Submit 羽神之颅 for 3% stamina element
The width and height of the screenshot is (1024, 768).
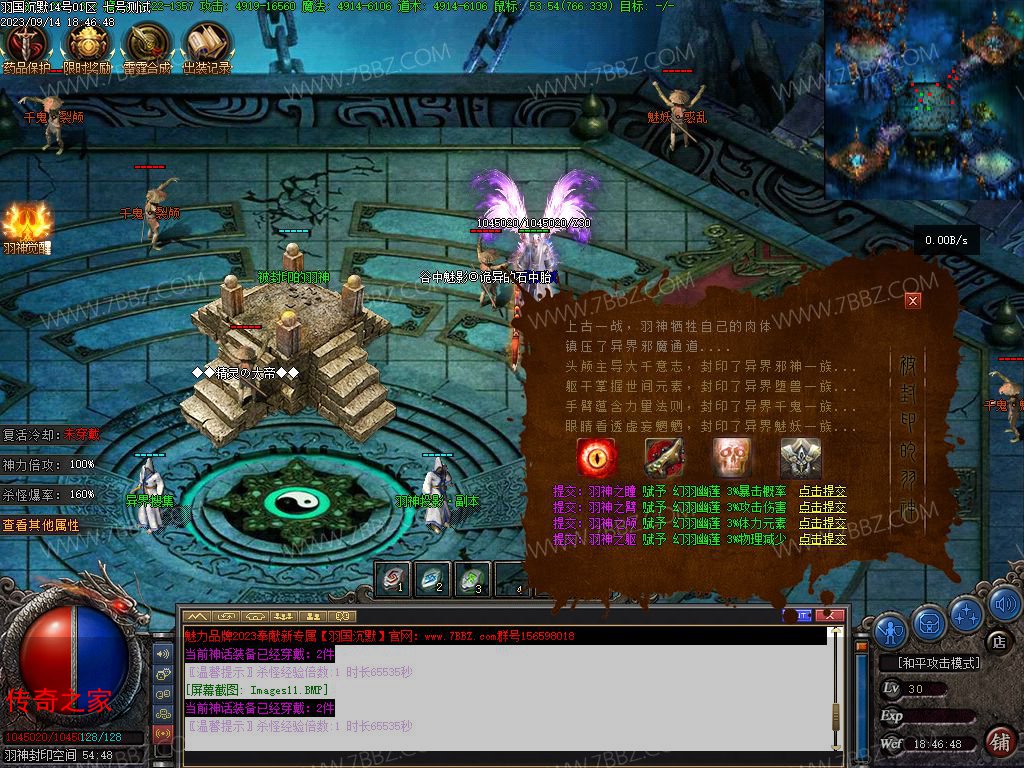coord(822,523)
